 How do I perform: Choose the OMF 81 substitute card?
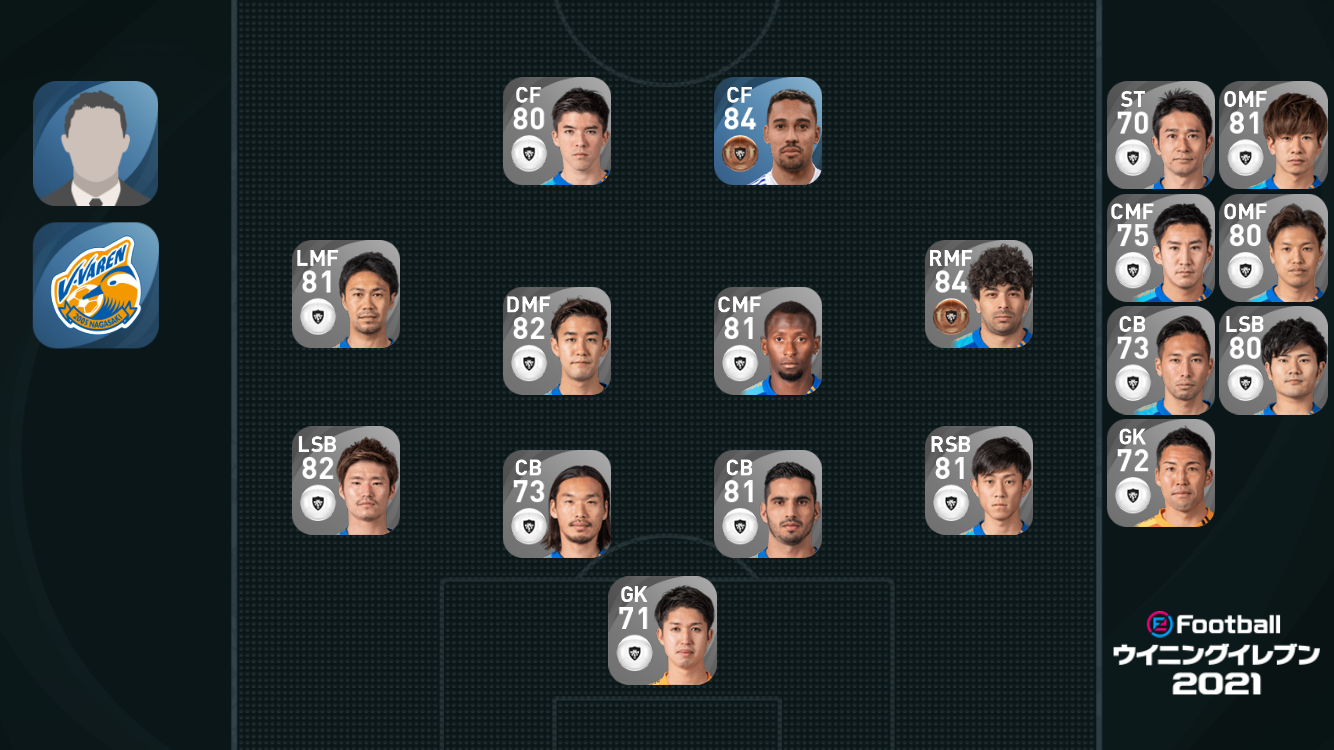pos(1273,135)
